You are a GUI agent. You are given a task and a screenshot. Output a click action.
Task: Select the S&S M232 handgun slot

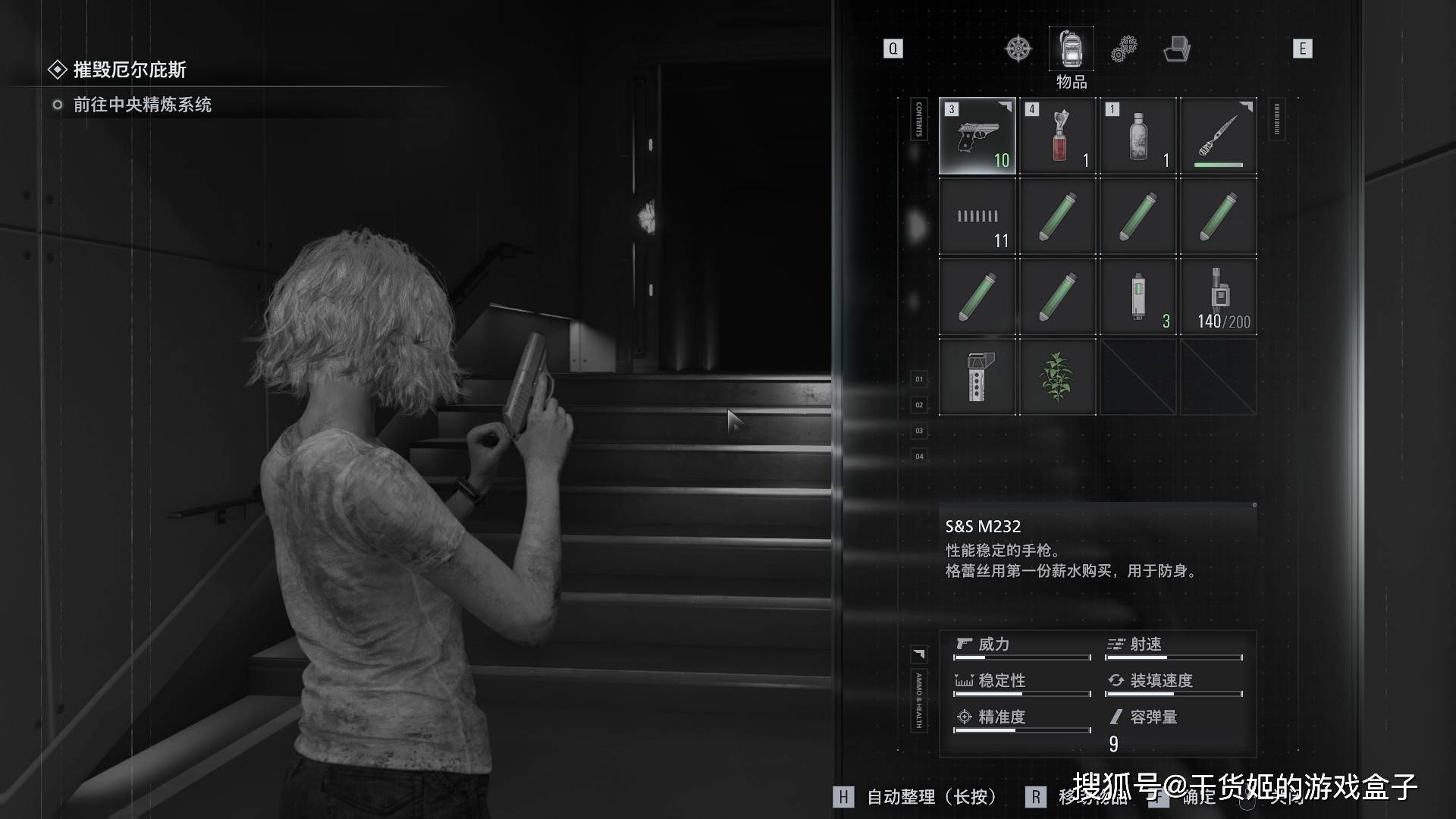(x=977, y=136)
